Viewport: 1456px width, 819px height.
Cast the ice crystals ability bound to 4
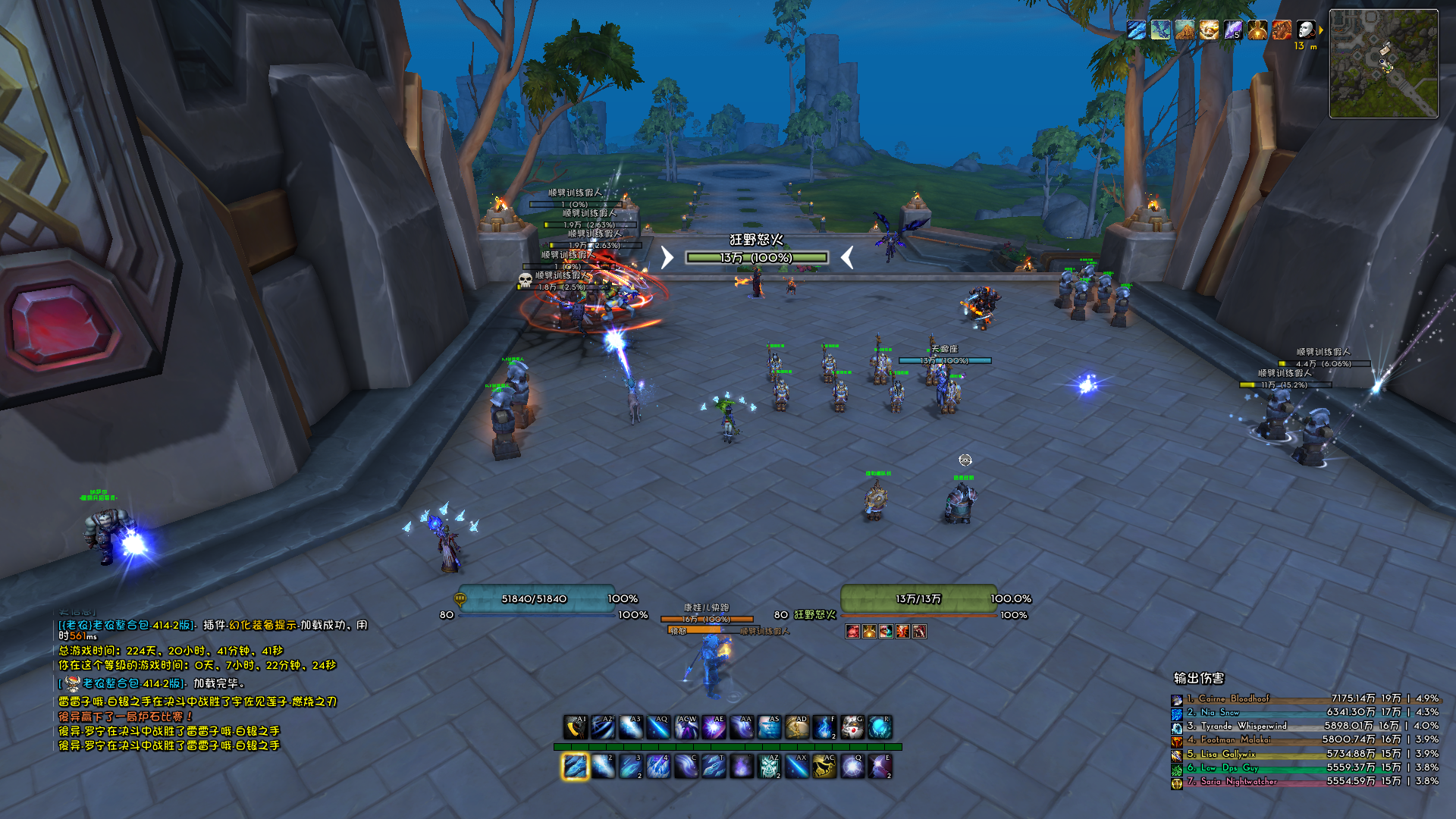tap(658, 767)
